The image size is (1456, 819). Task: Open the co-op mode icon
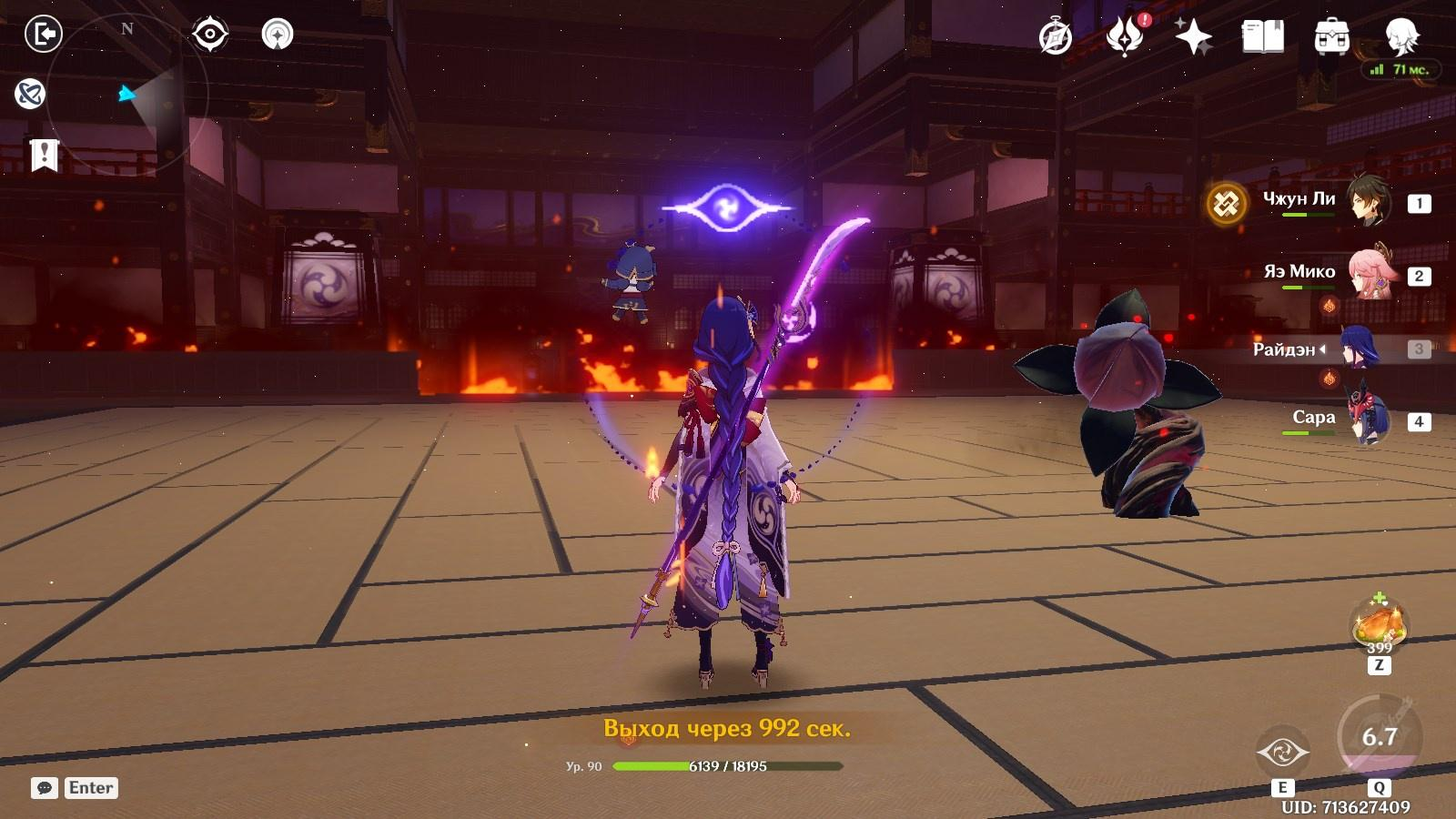[30, 93]
